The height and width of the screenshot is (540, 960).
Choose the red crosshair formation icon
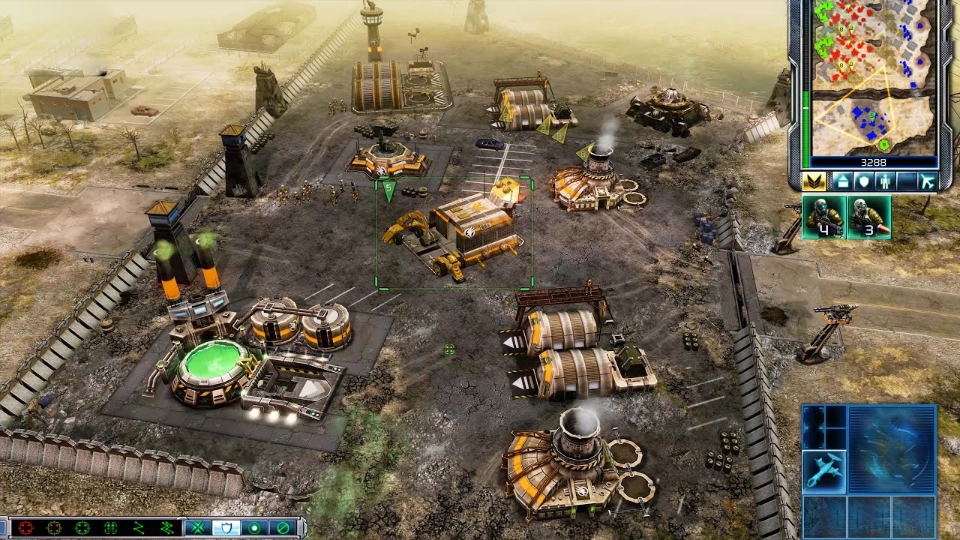point(25,528)
